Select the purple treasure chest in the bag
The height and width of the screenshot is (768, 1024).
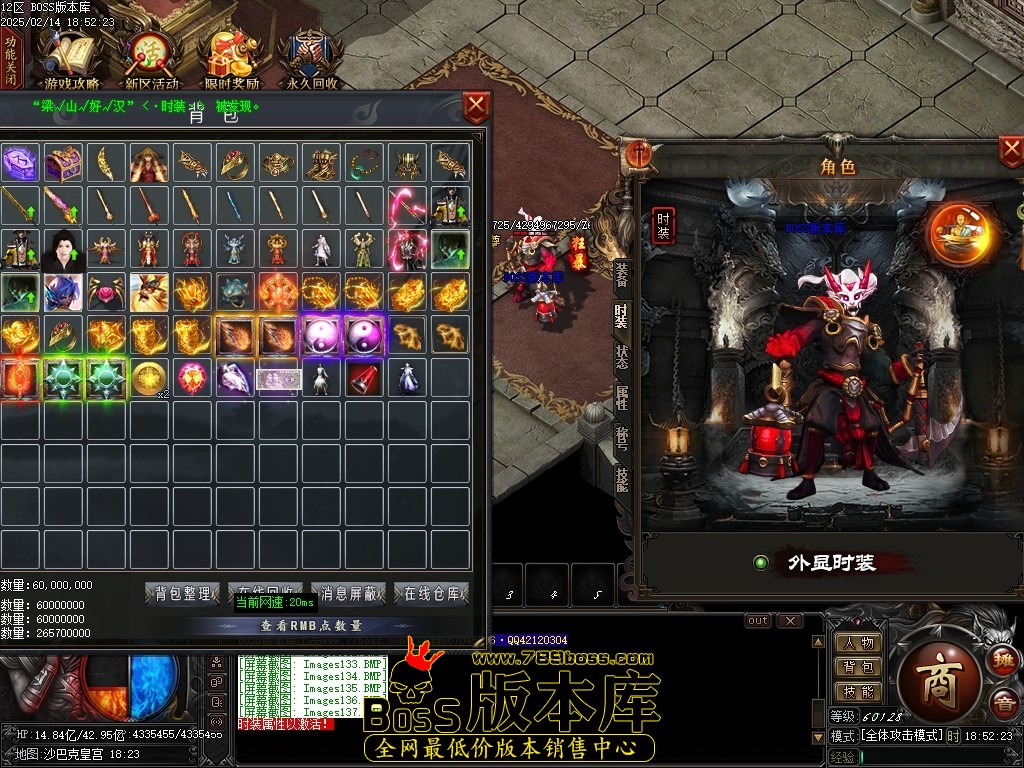(x=62, y=162)
